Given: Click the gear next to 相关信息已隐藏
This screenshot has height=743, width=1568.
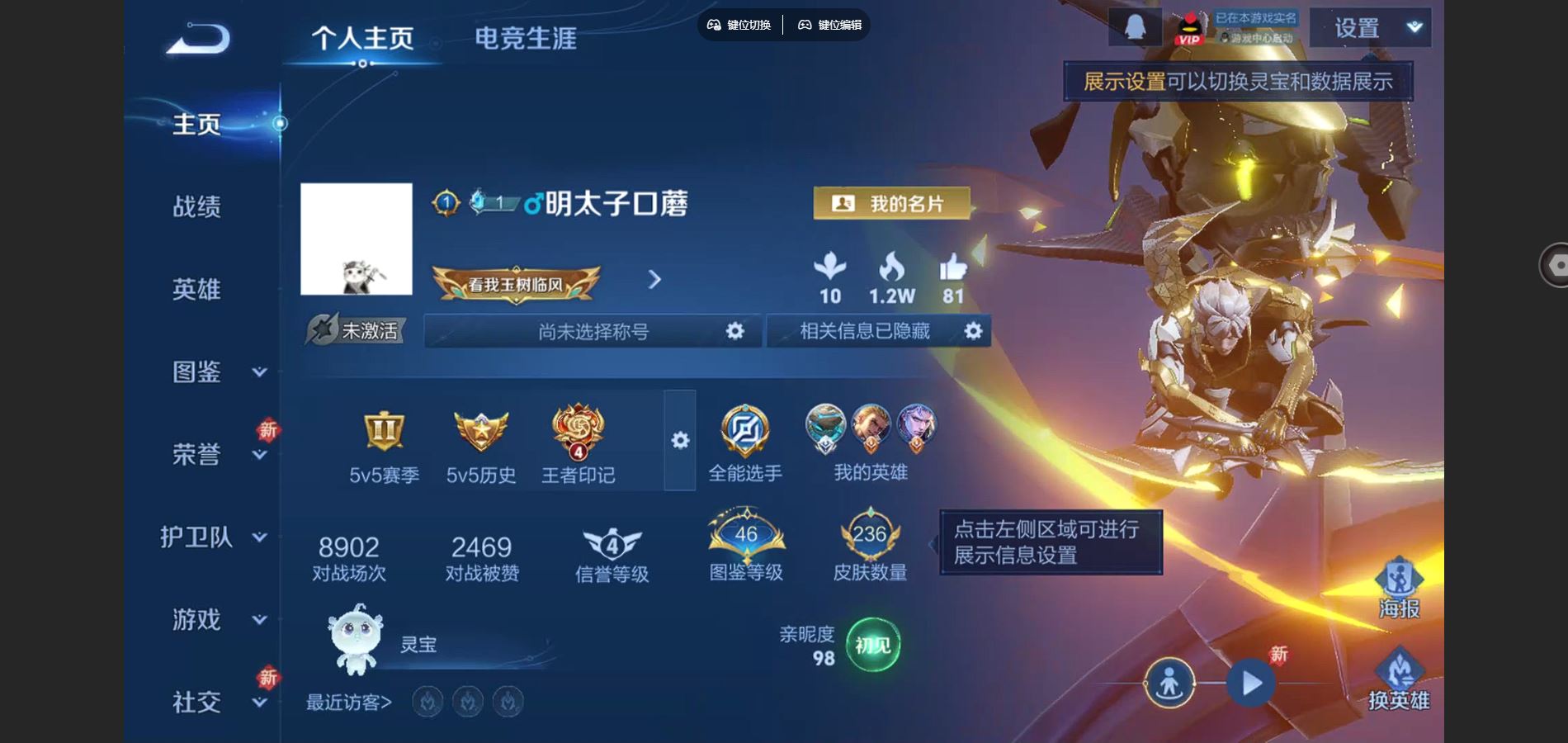Looking at the screenshot, I should tap(974, 331).
